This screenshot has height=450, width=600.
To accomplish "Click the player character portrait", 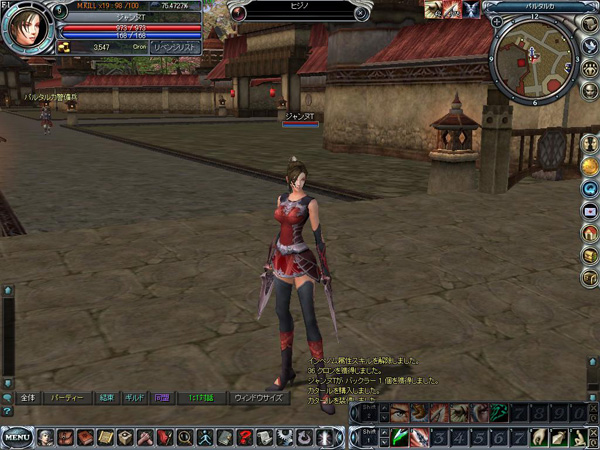I will (26, 28).
